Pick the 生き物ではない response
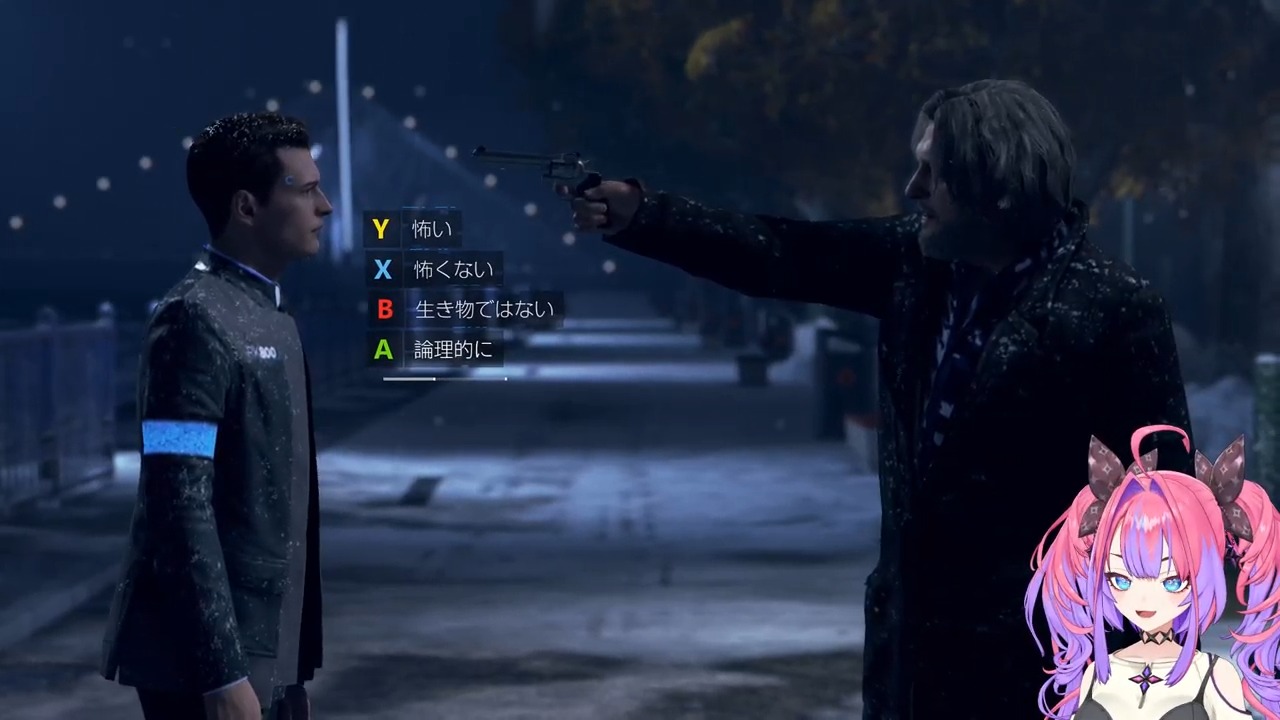This screenshot has height=720, width=1280. 483,310
